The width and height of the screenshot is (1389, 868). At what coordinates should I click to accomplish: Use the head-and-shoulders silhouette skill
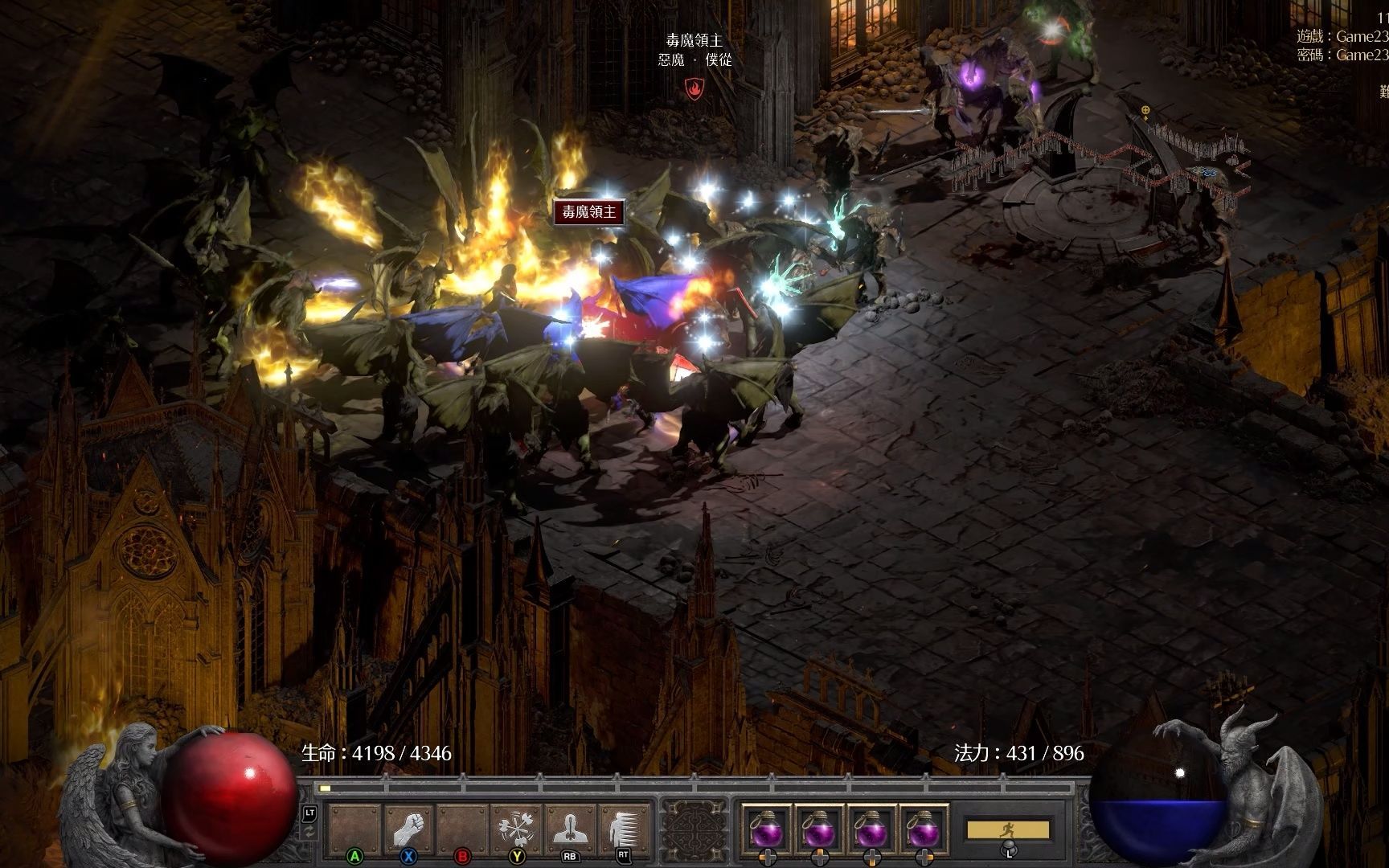570,829
